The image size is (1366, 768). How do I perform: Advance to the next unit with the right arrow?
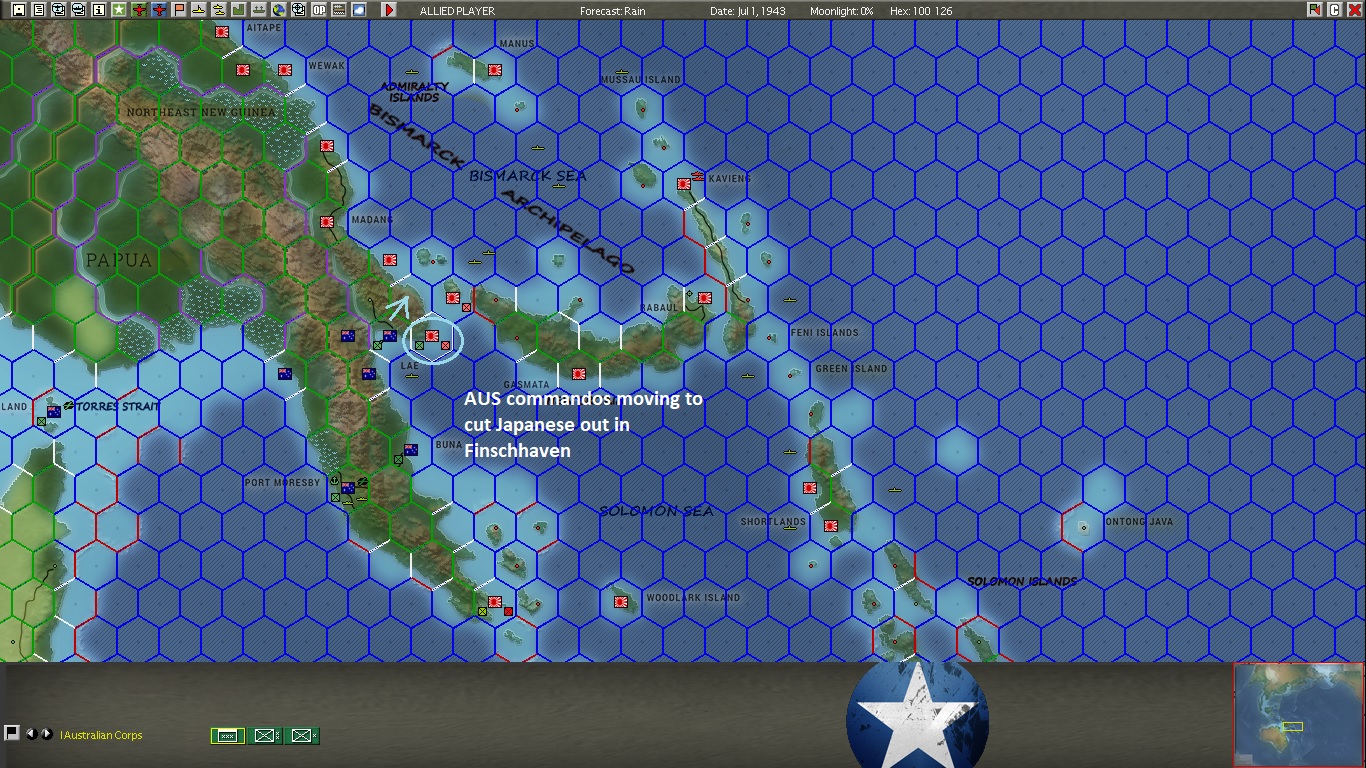(x=47, y=735)
